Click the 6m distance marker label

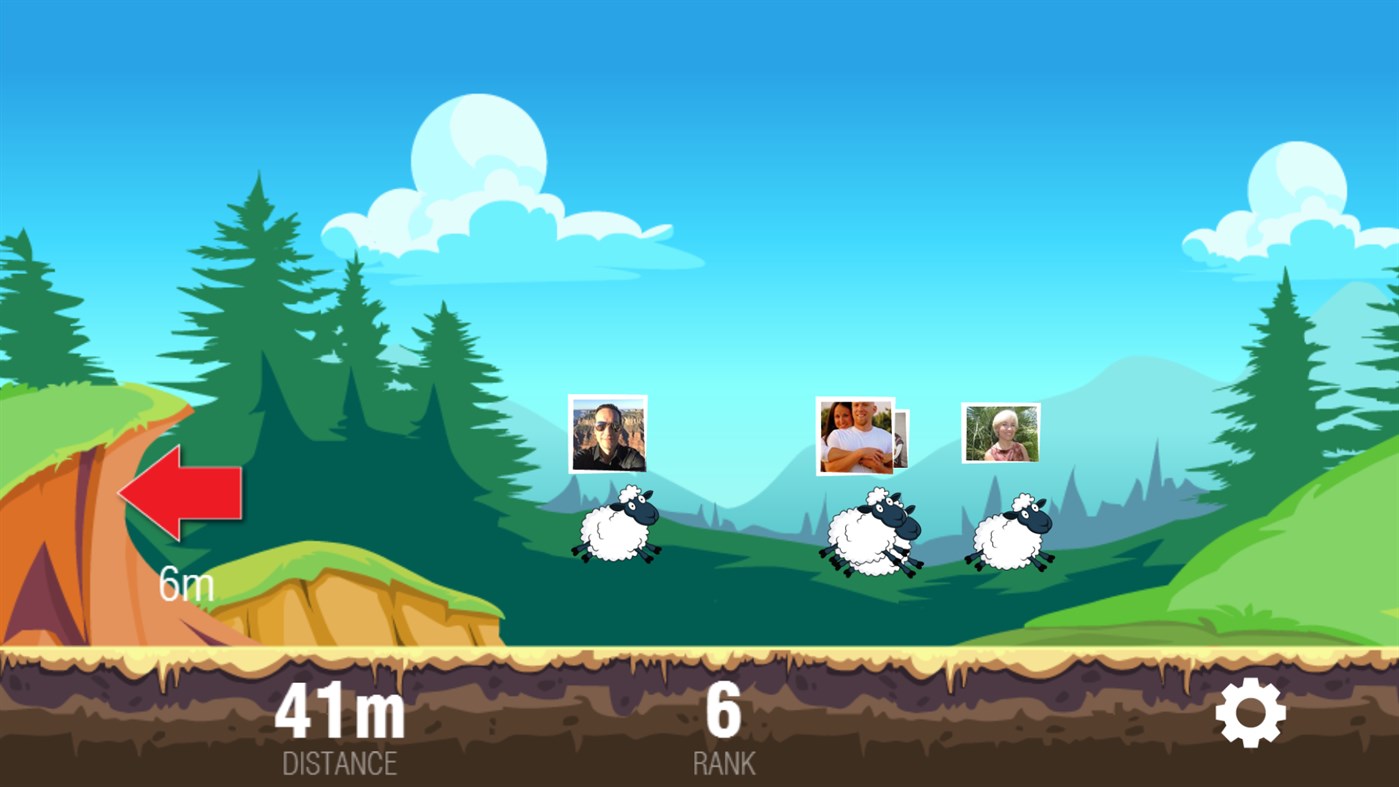coord(186,585)
